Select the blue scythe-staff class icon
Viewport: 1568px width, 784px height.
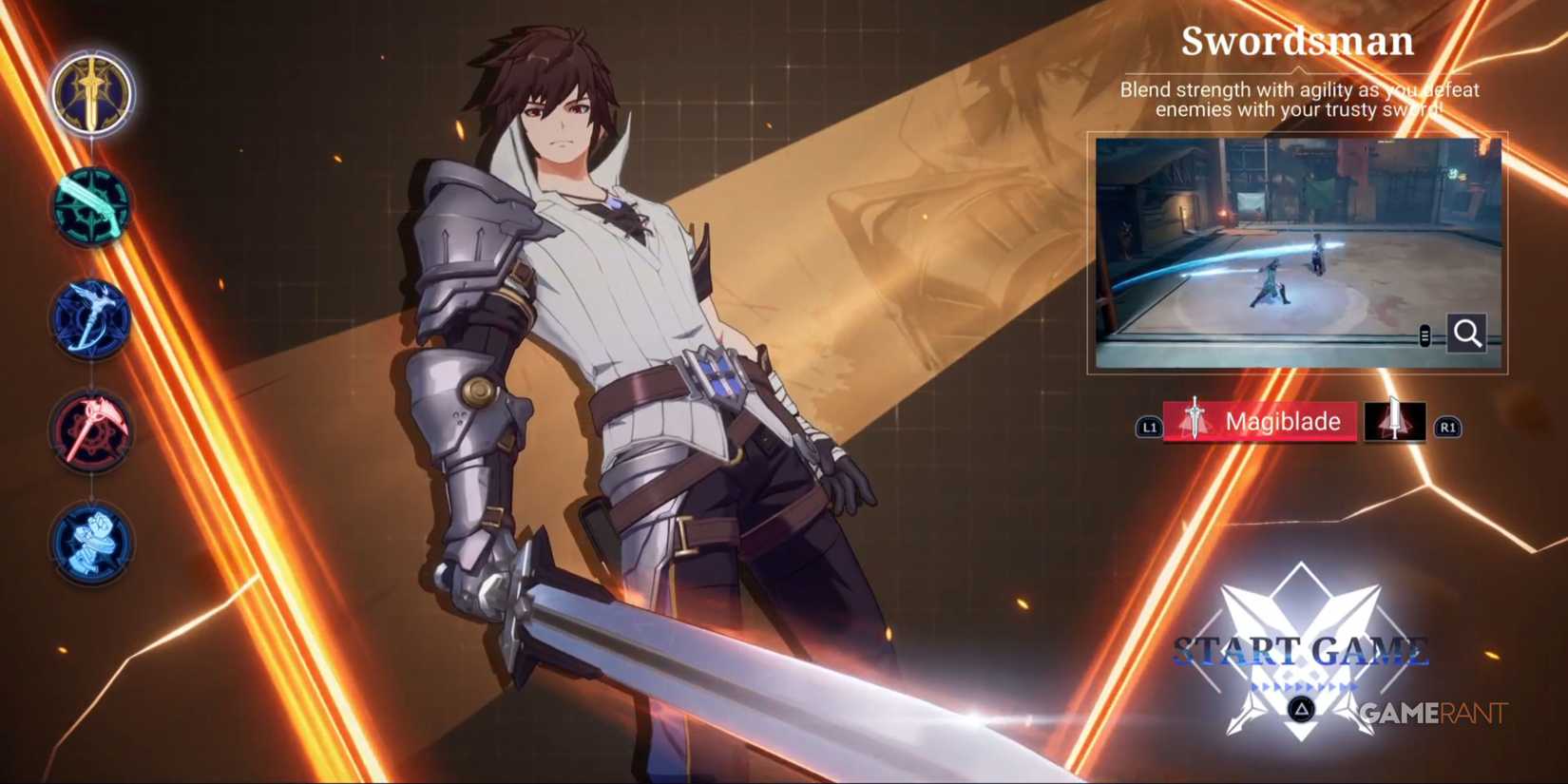90,318
